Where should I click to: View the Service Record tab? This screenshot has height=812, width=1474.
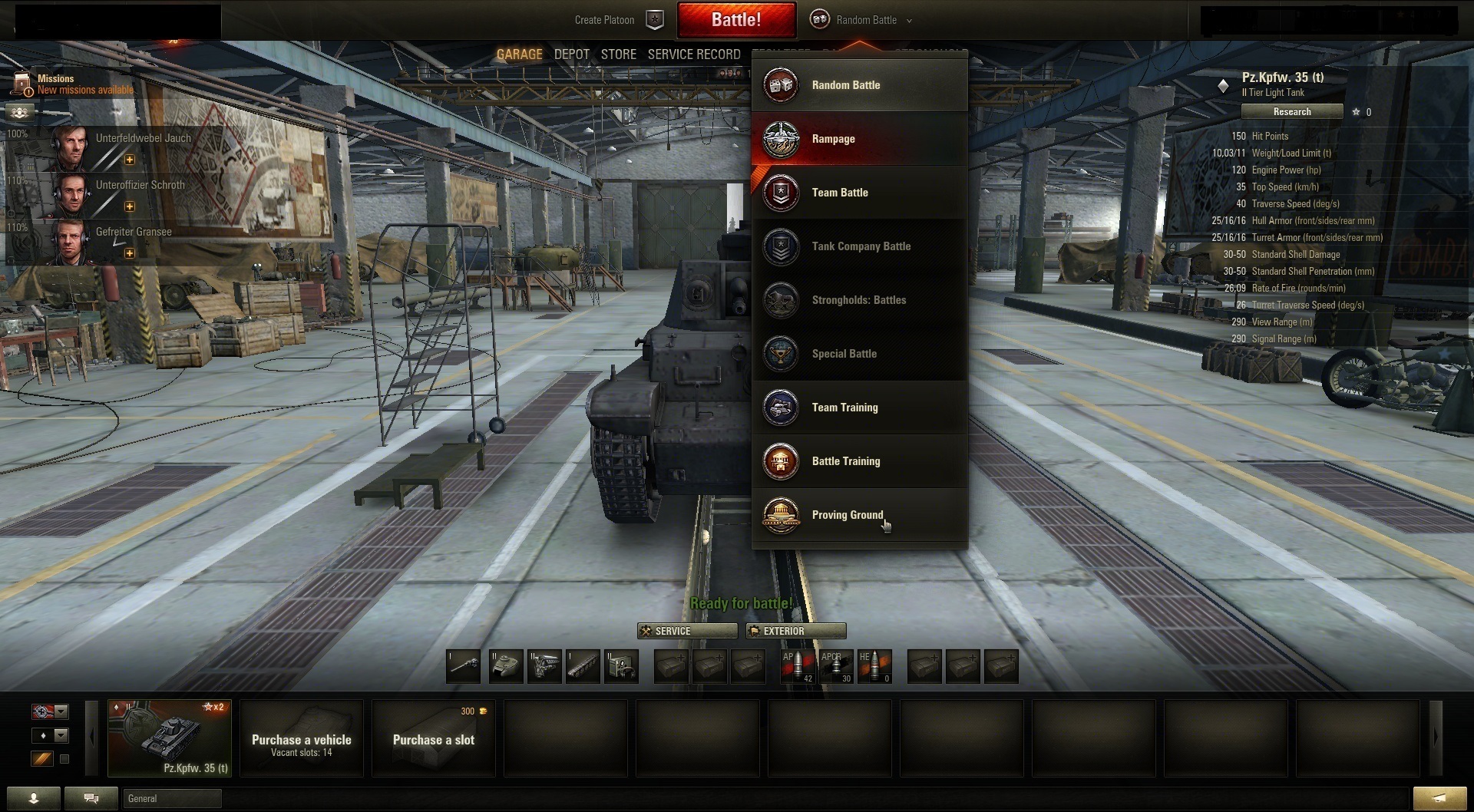[694, 54]
